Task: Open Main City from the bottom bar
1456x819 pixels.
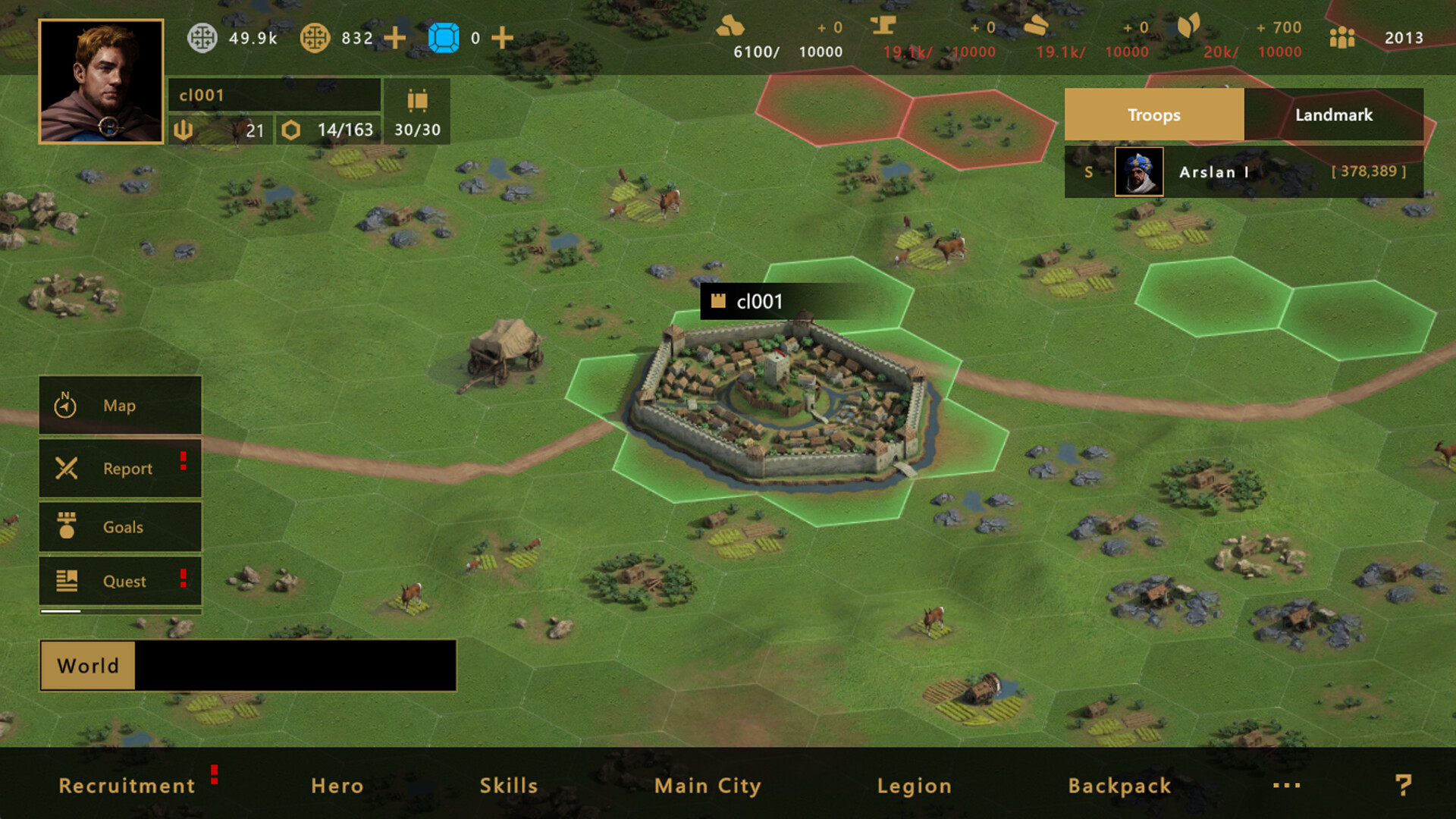Action: click(707, 786)
